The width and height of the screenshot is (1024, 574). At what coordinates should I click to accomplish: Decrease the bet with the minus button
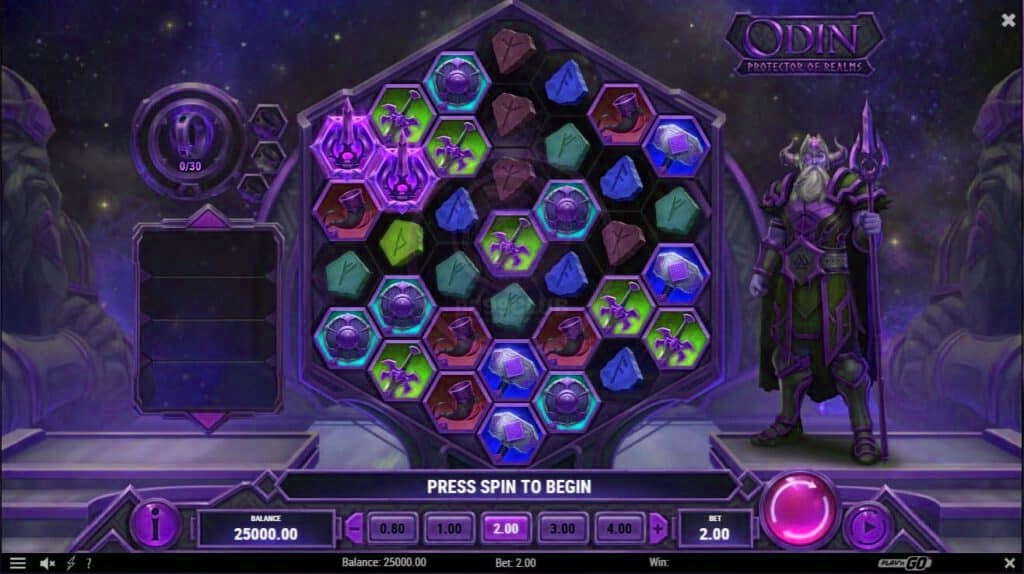(x=353, y=527)
